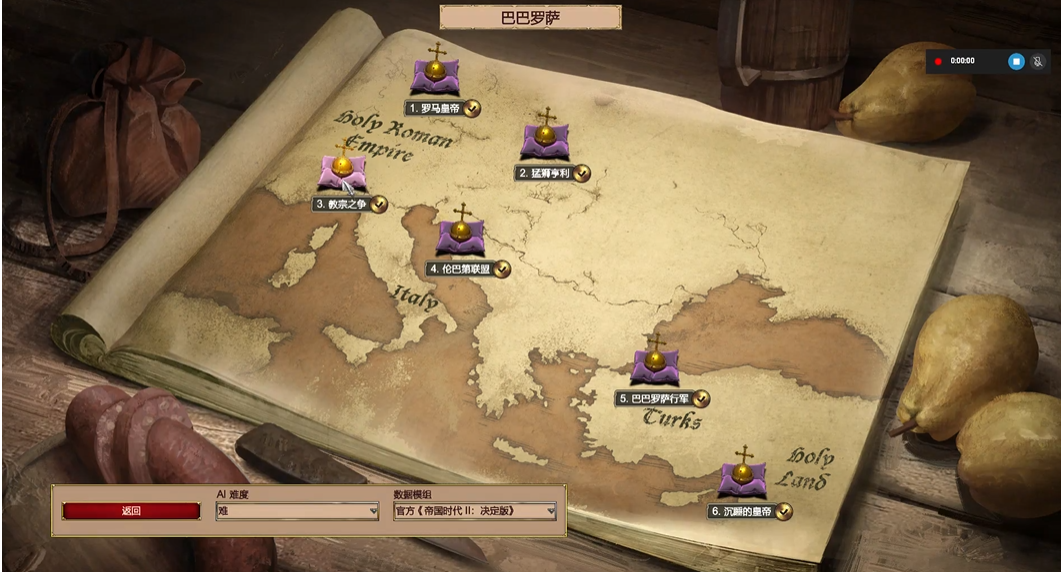The width and height of the screenshot is (1061, 572).
Task: Select mission 1 罗马皇帝
Action: coord(436,76)
